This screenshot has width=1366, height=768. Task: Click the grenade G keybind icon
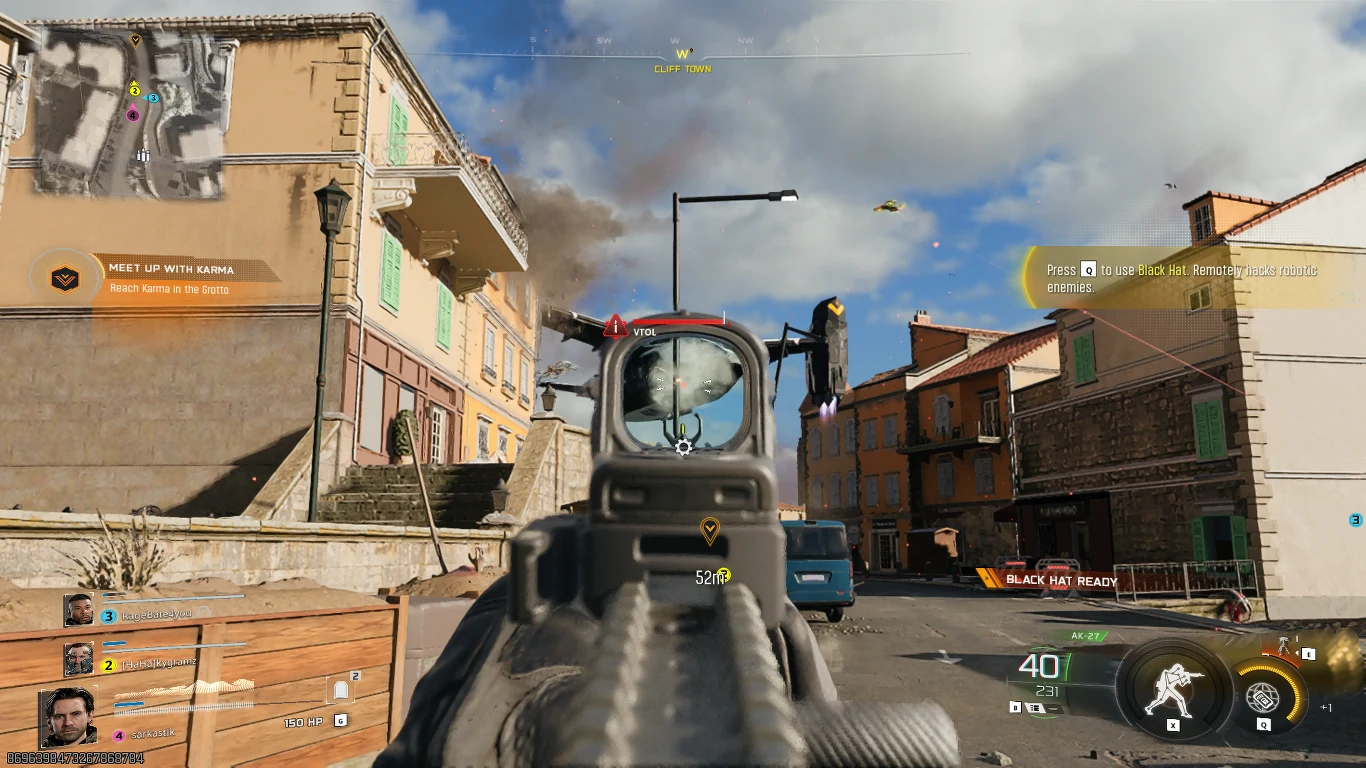point(341,722)
